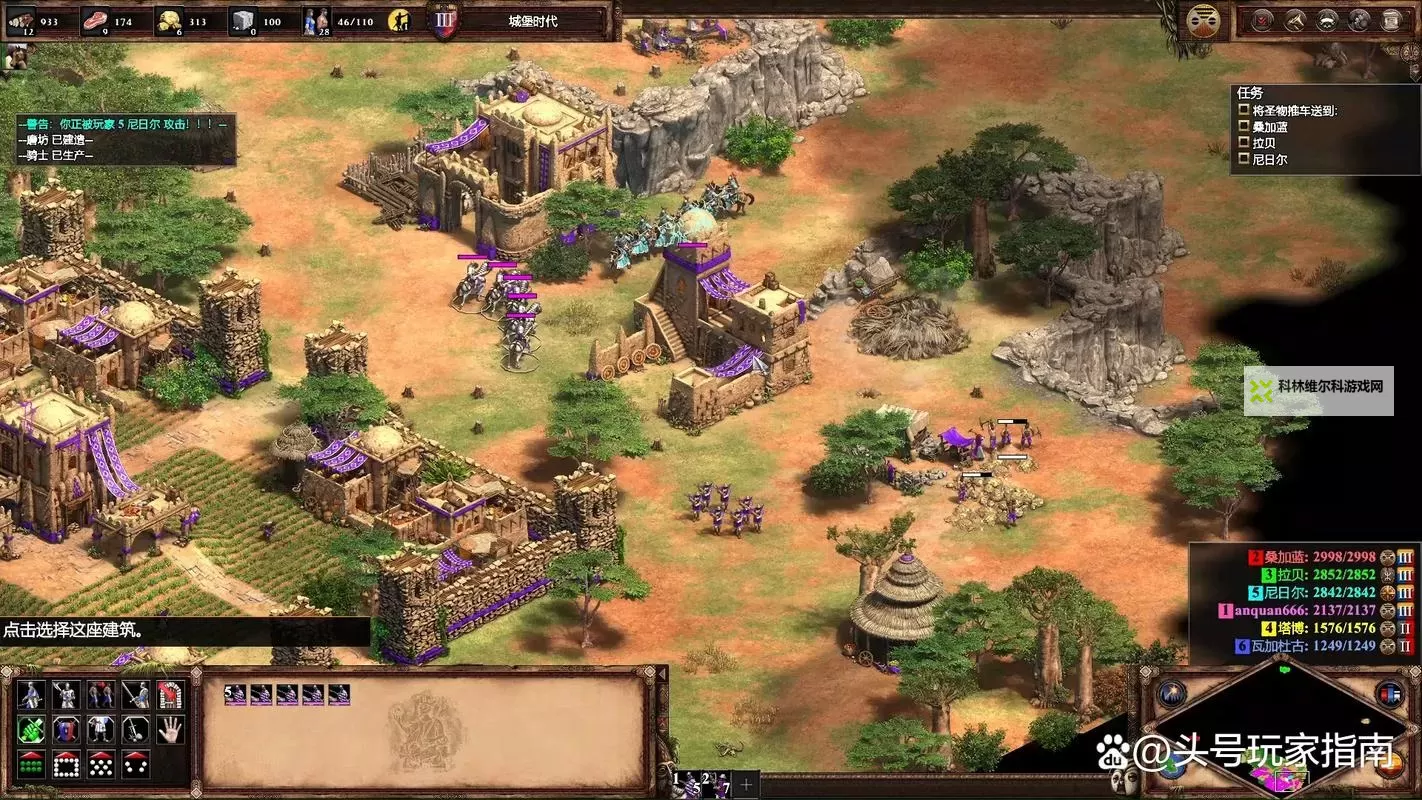
Task: Open the round civilization emblem button
Action: [1202, 20]
